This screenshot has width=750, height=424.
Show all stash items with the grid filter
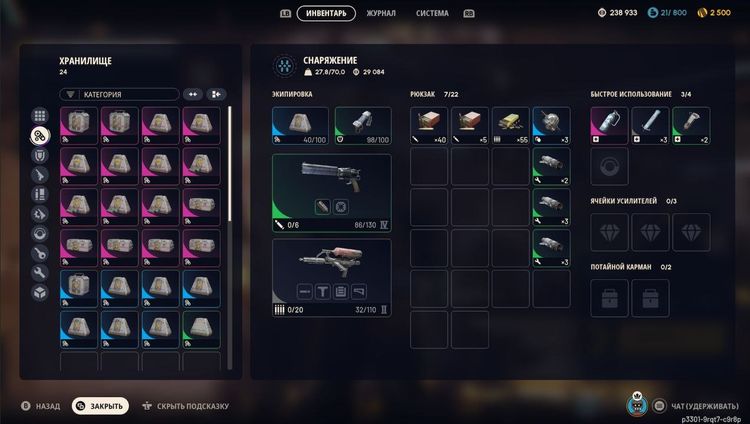click(40, 116)
